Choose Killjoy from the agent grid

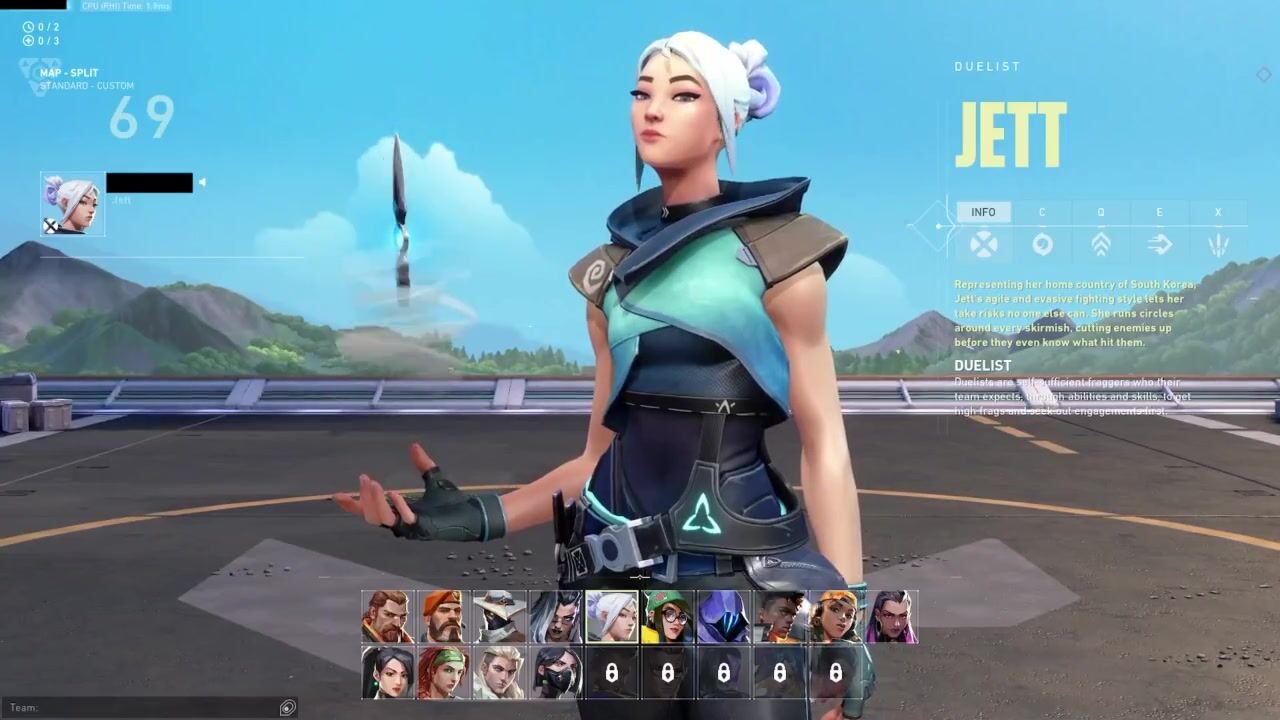667,616
